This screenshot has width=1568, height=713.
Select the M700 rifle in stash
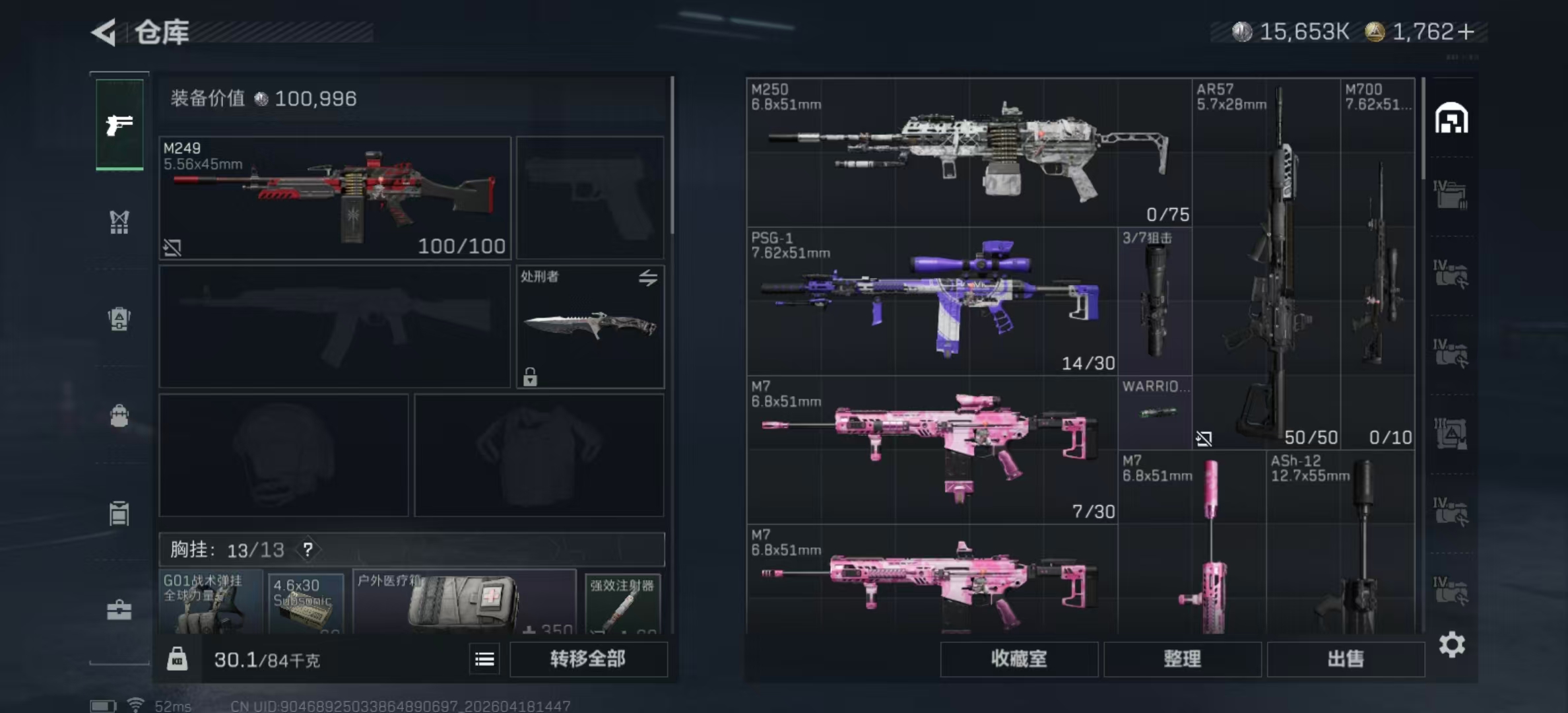1377,264
